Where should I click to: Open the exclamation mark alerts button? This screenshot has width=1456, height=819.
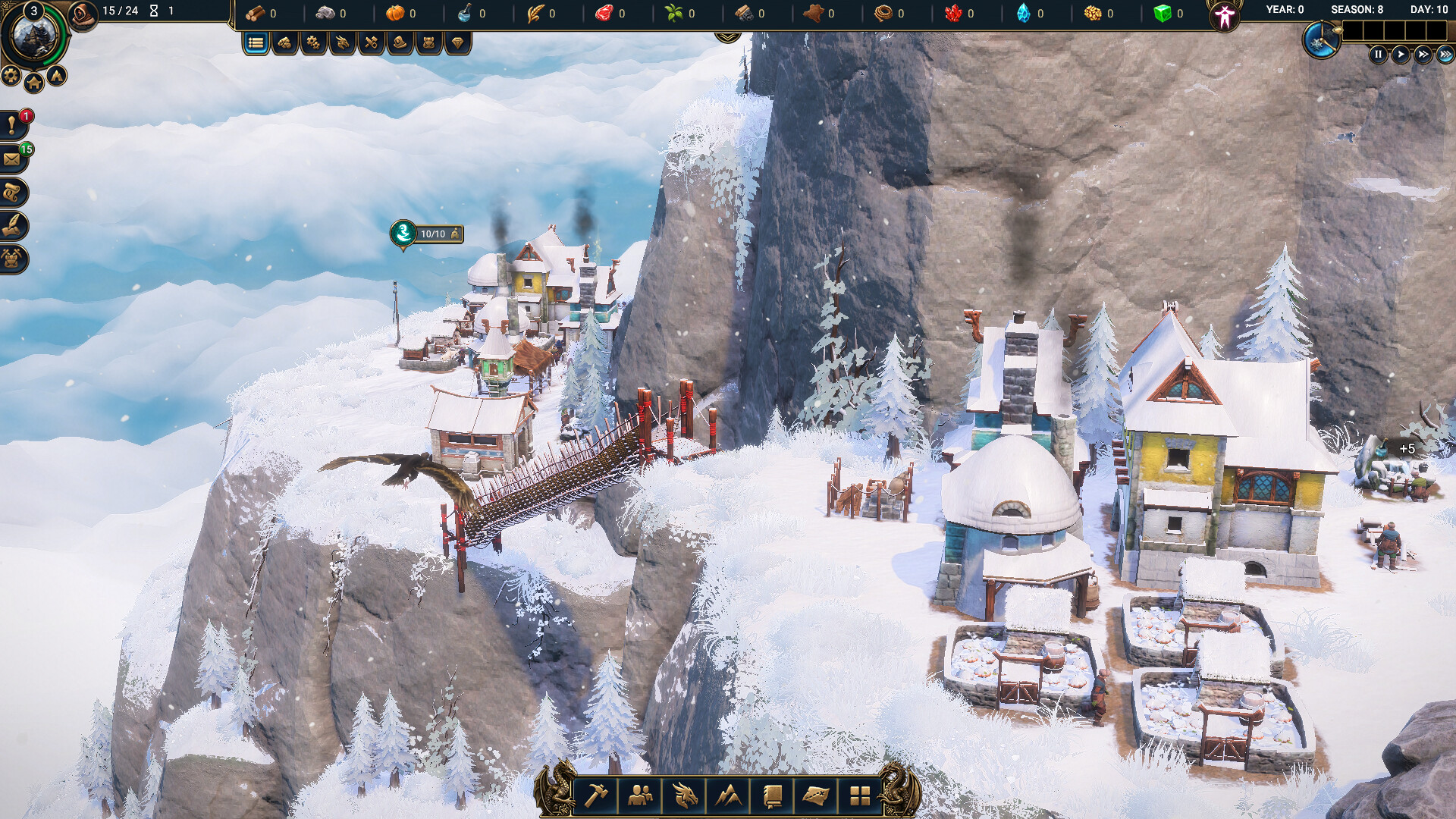click(13, 126)
